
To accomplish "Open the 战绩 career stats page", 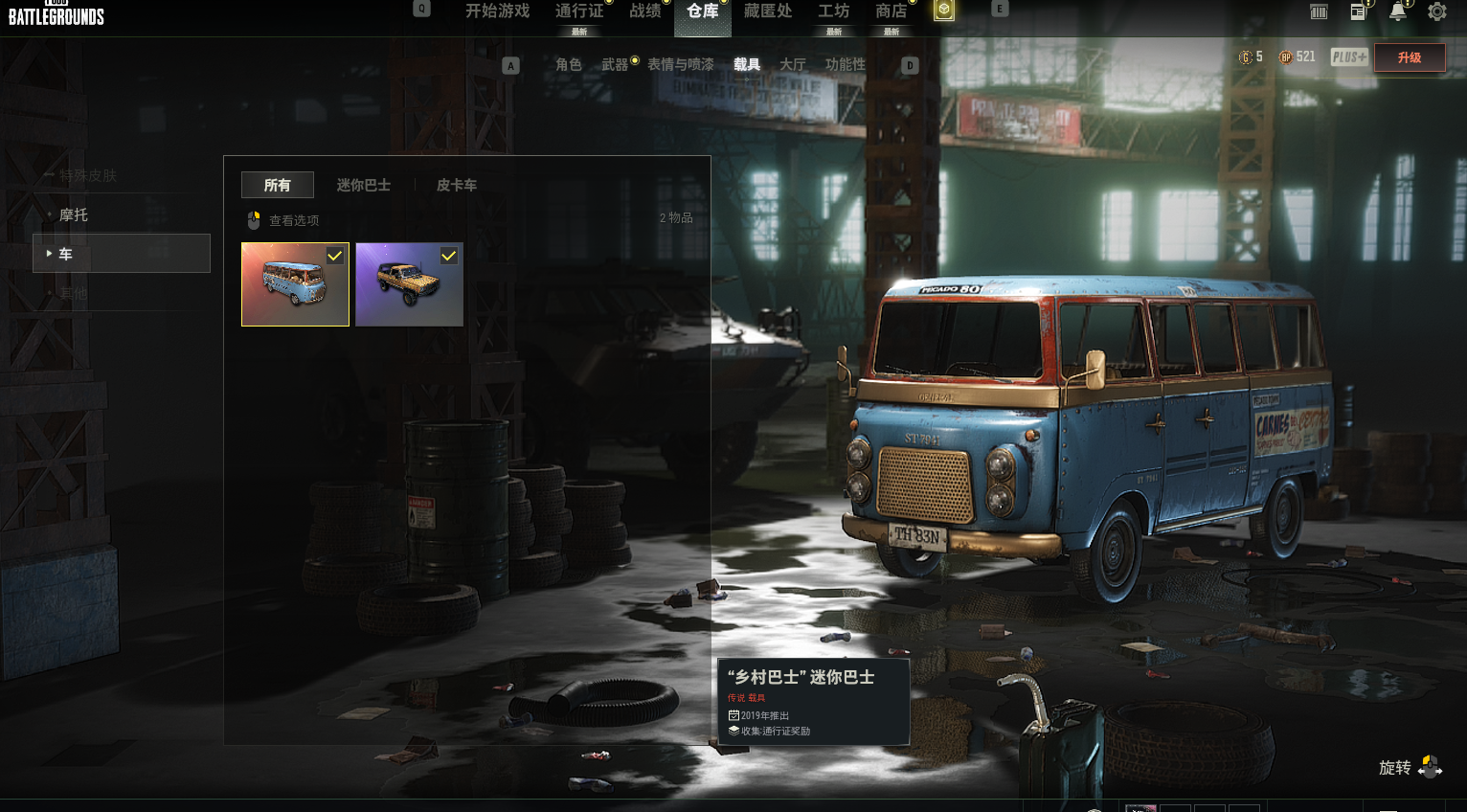I will [x=644, y=11].
